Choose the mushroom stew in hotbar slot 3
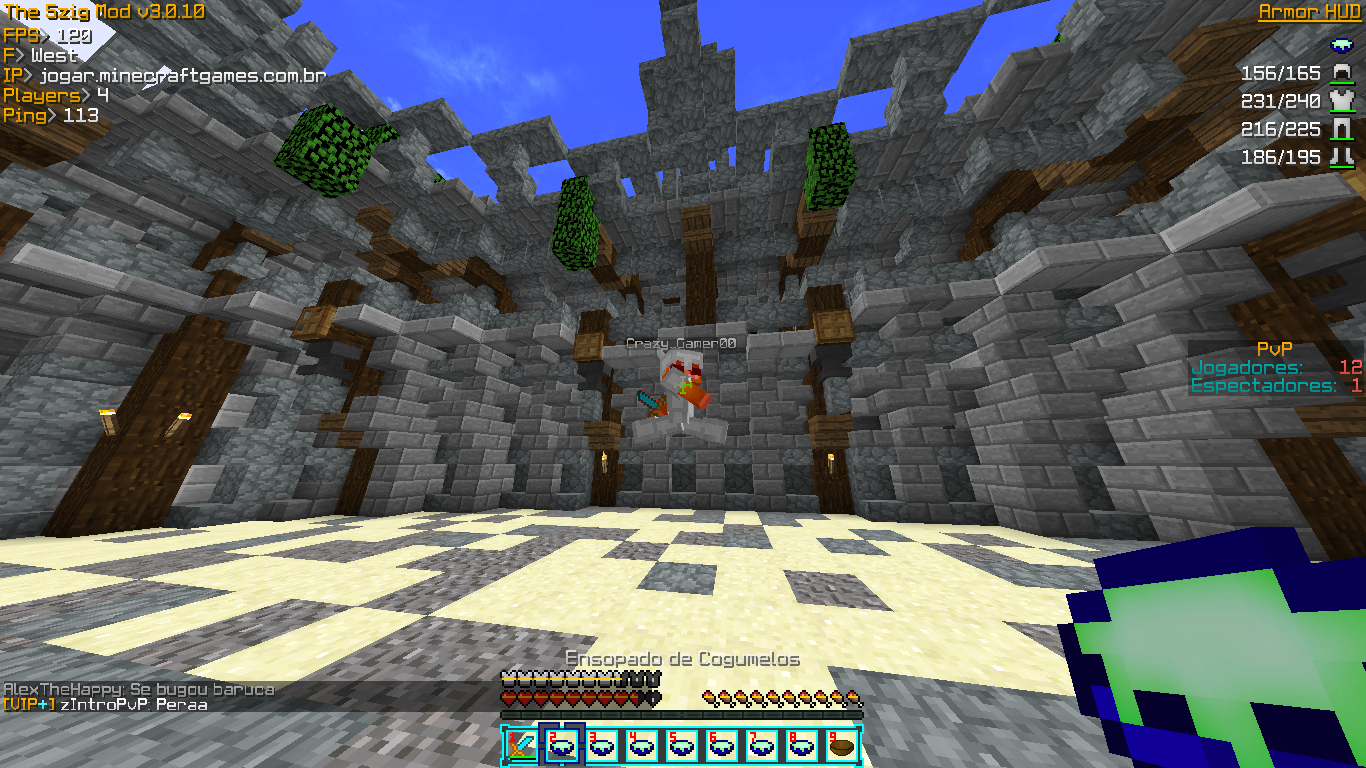This screenshot has height=768, width=1366. tap(601, 745)
